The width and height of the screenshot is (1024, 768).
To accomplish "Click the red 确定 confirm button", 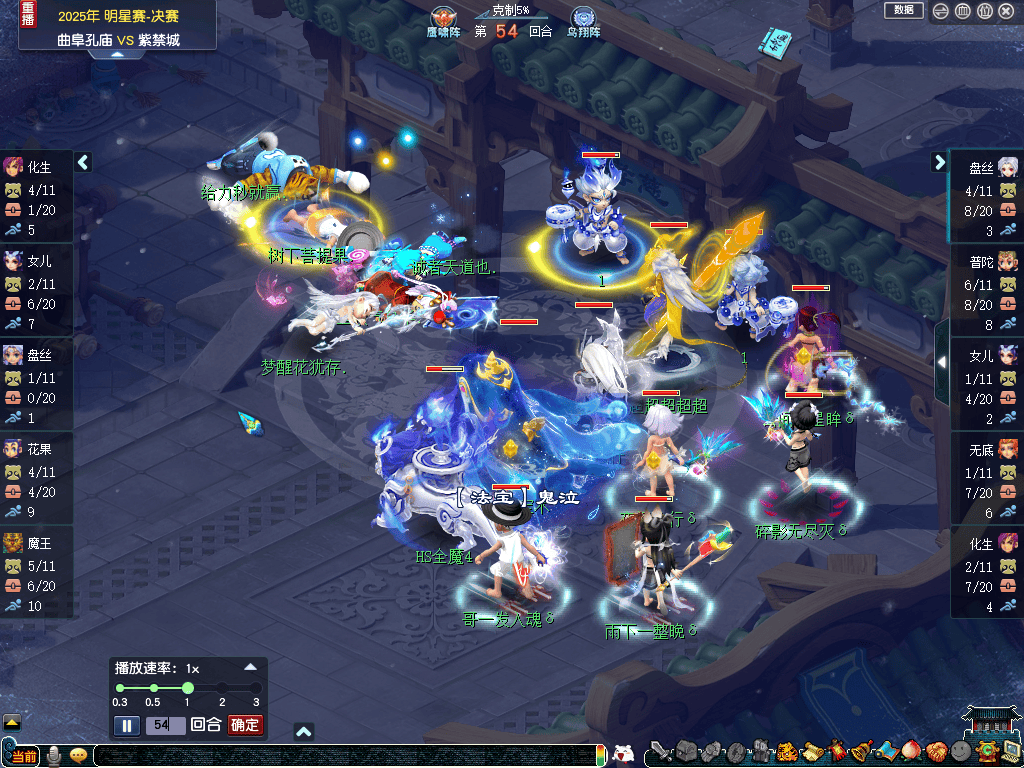I will pos(245,725).
